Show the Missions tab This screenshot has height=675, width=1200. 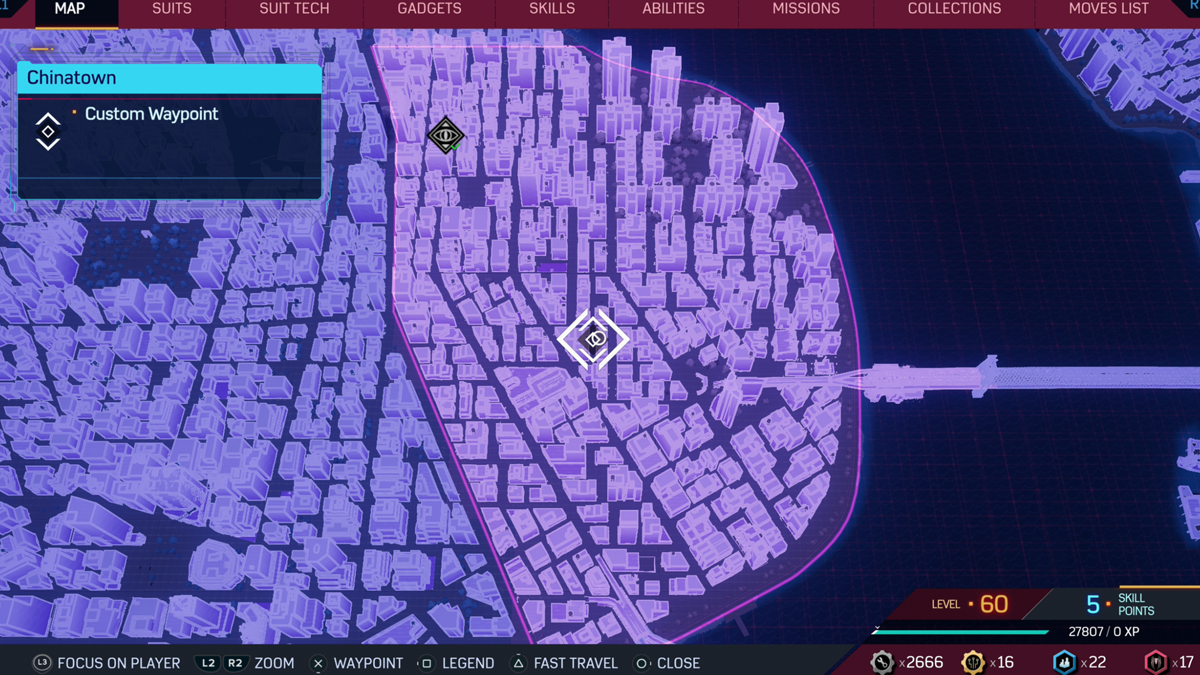pyautogui.click(x=806, y=9)
